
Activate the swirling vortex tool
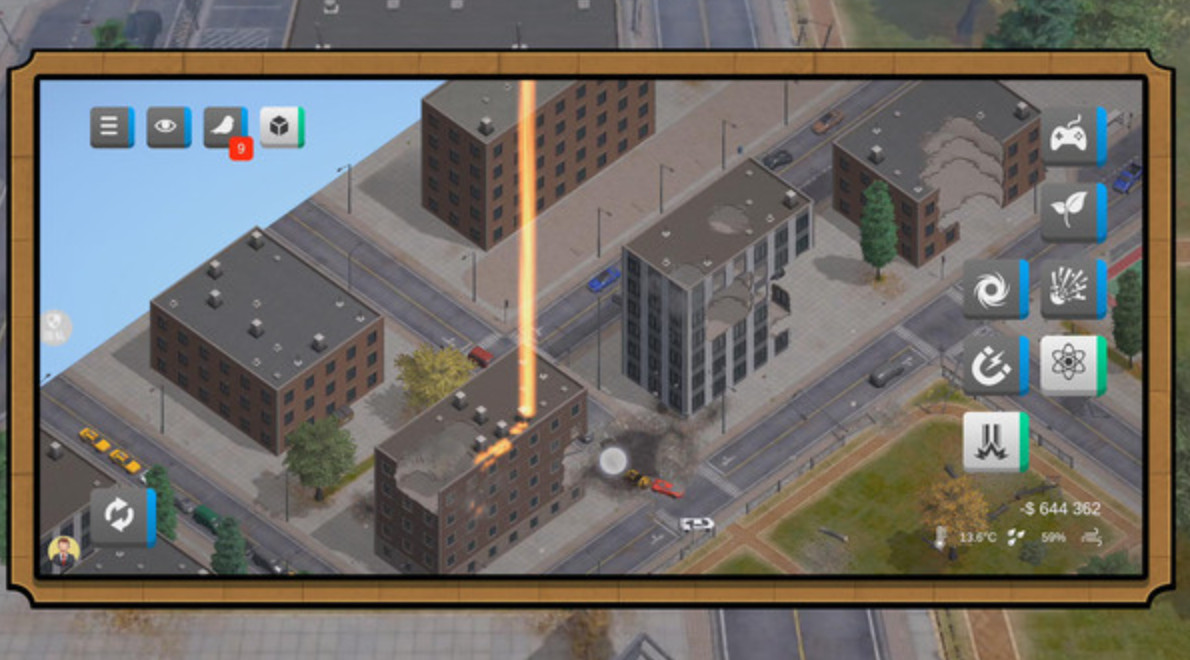click(993, 289)
